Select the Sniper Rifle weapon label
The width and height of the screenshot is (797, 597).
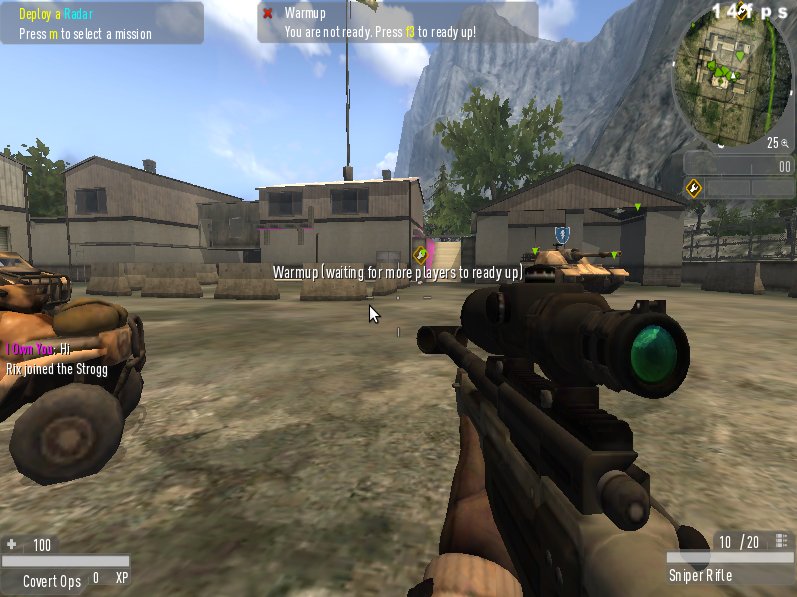coord(700,575)
